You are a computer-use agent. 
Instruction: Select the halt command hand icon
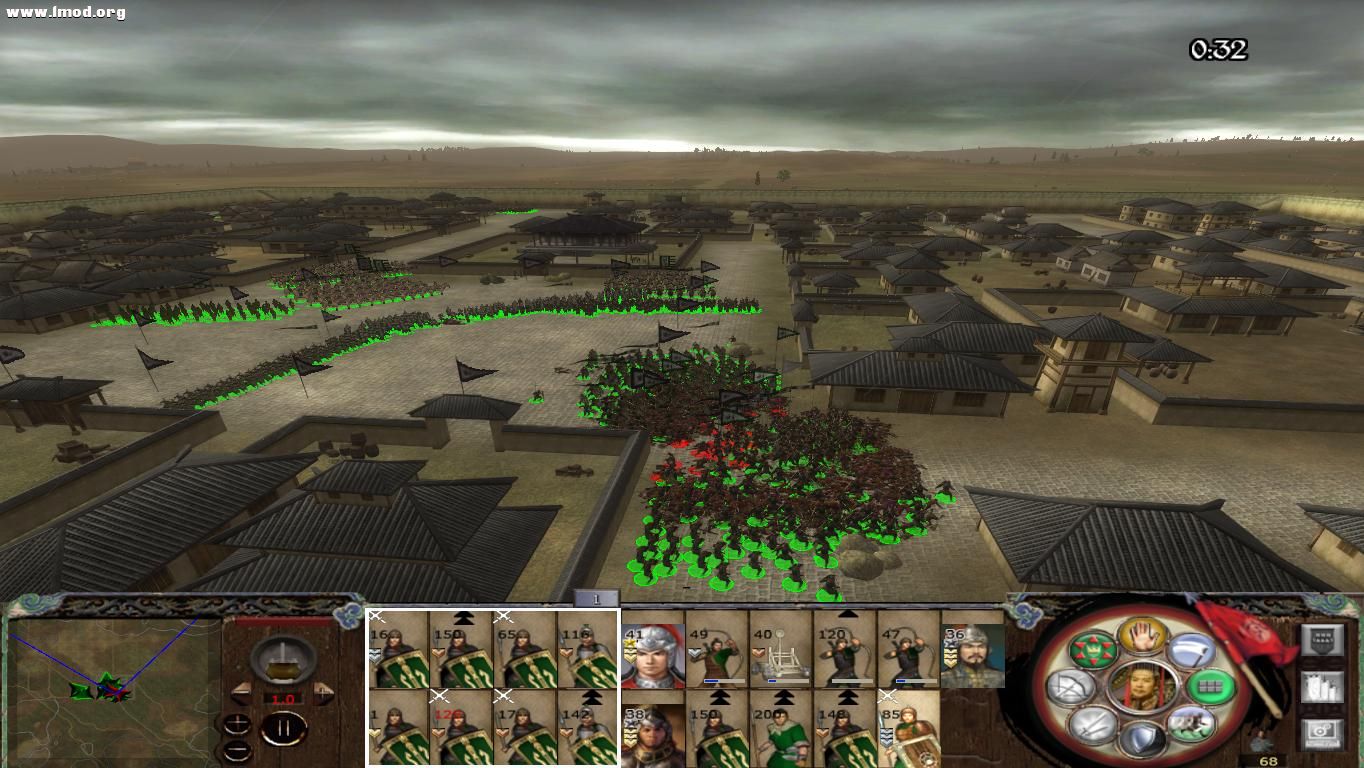coord(1143,639)
